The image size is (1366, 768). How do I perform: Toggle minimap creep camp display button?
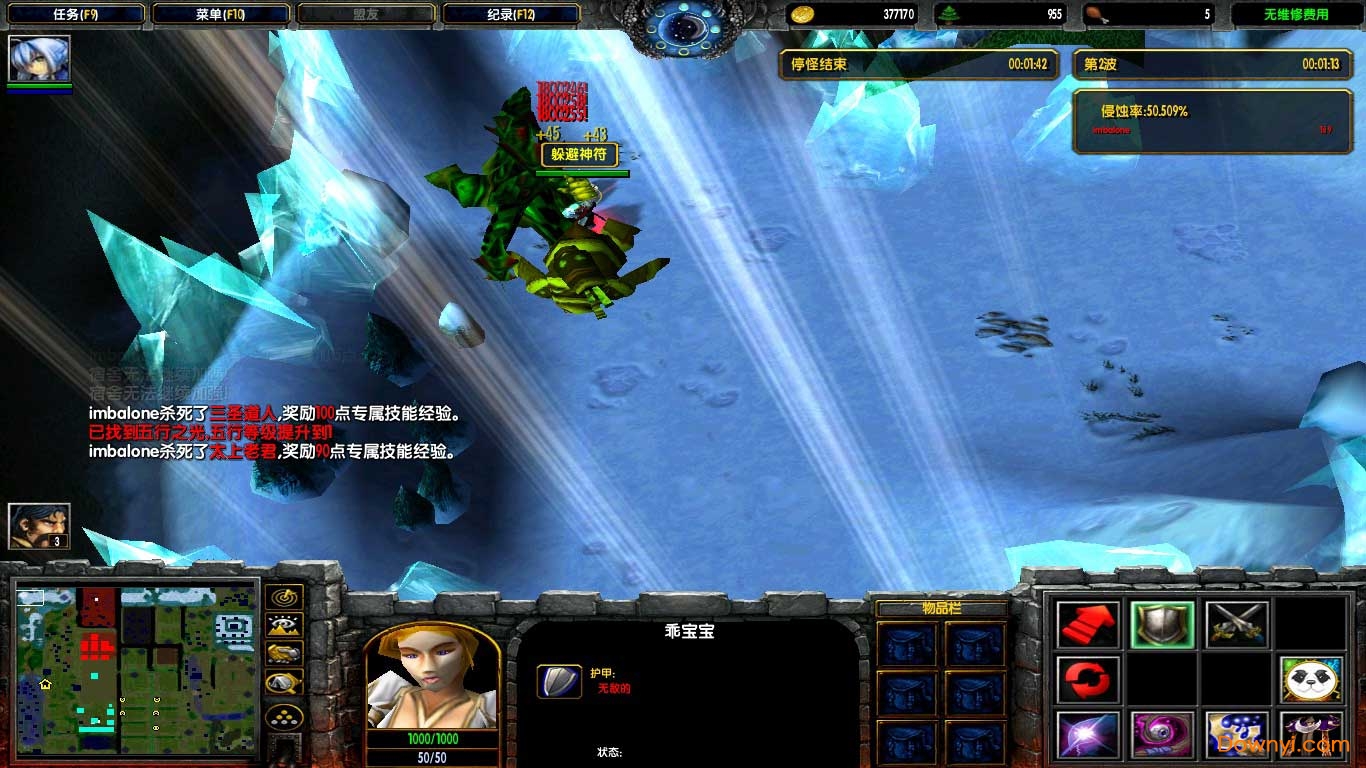284,684
